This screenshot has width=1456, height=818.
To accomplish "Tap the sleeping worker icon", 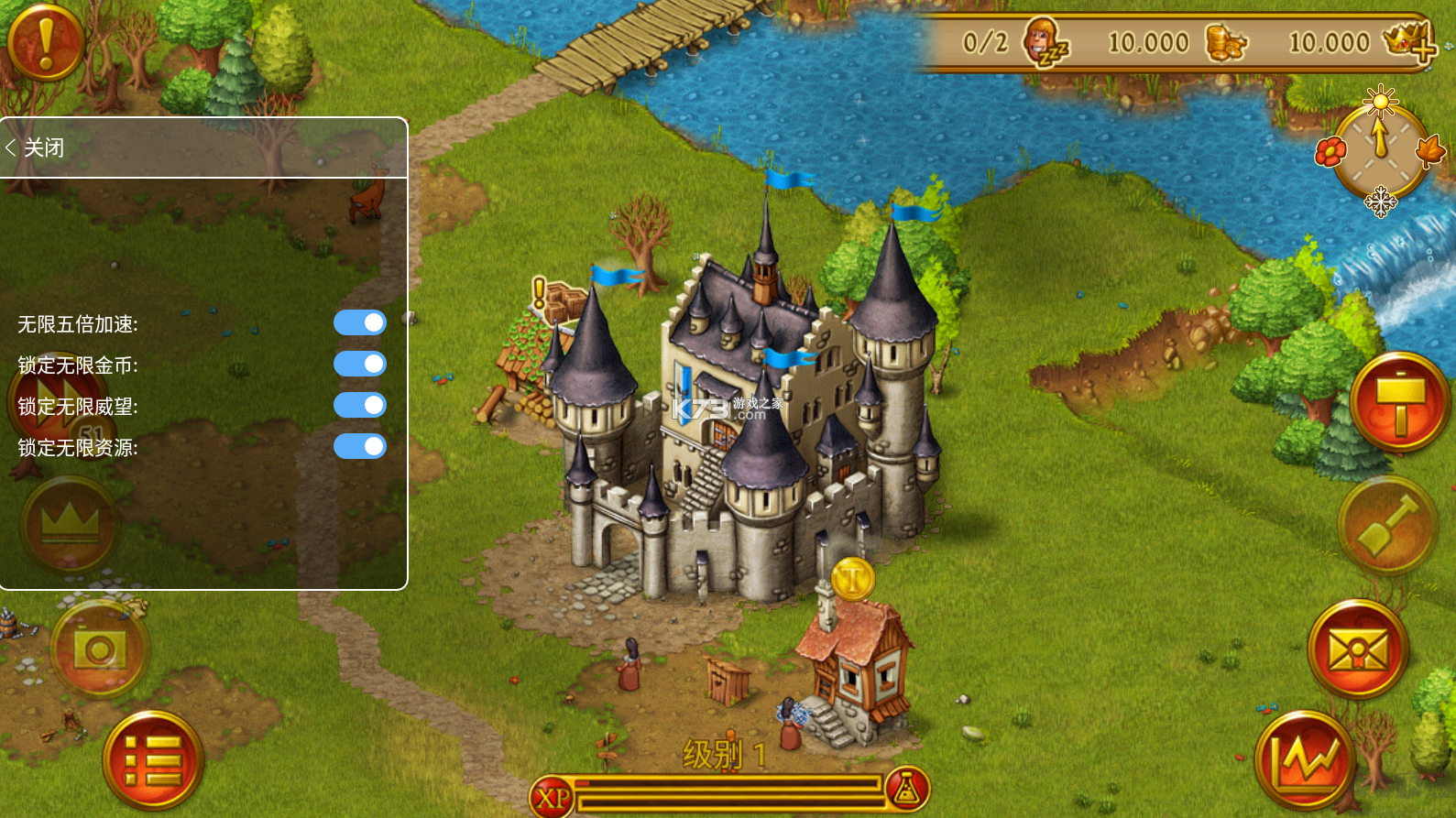I will (1045, 42).
